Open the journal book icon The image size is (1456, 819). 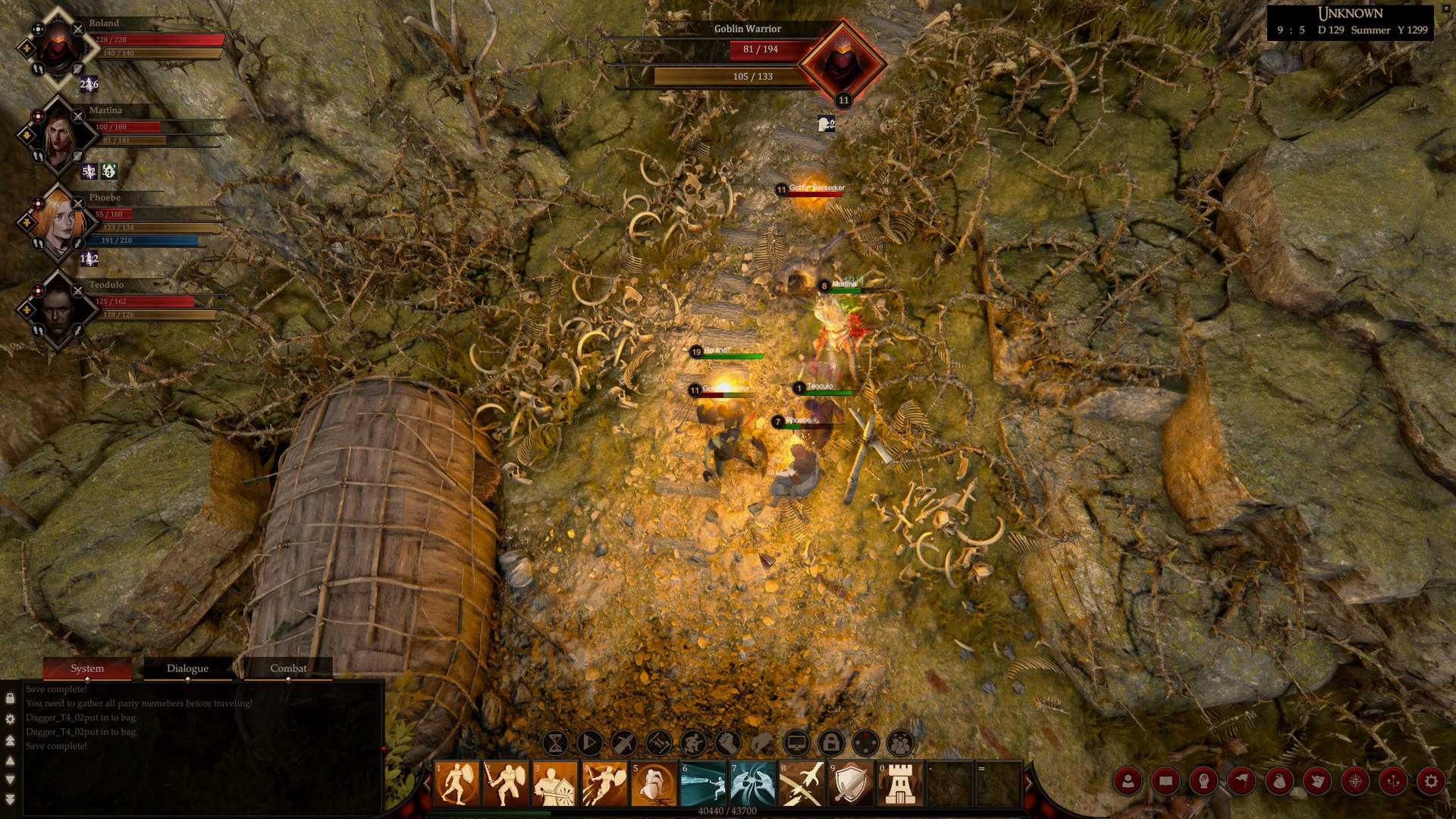1166,783
